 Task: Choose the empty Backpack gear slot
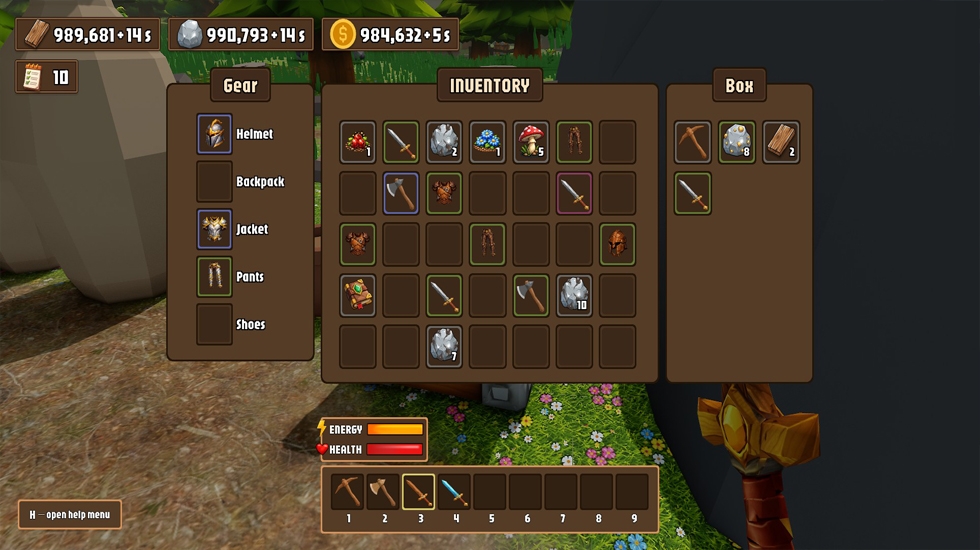click(x=214, y=182)
